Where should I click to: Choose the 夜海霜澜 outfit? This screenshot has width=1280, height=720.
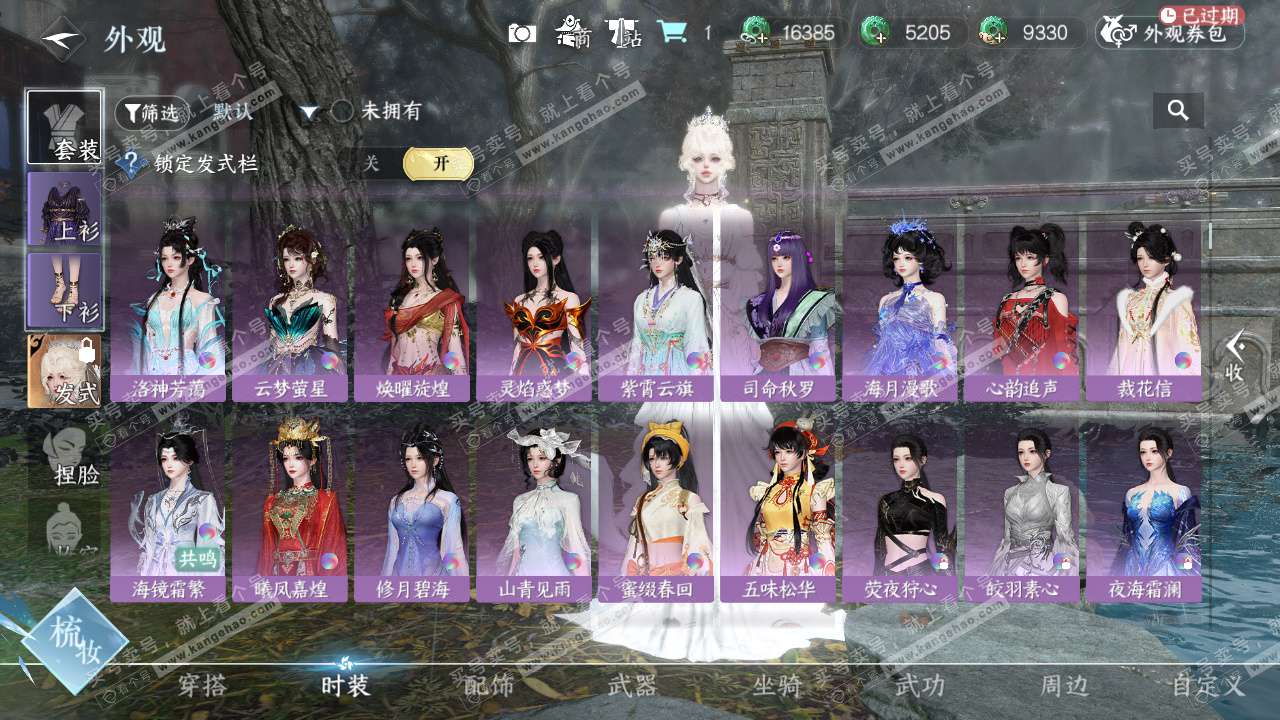[x=1144, y=513]
